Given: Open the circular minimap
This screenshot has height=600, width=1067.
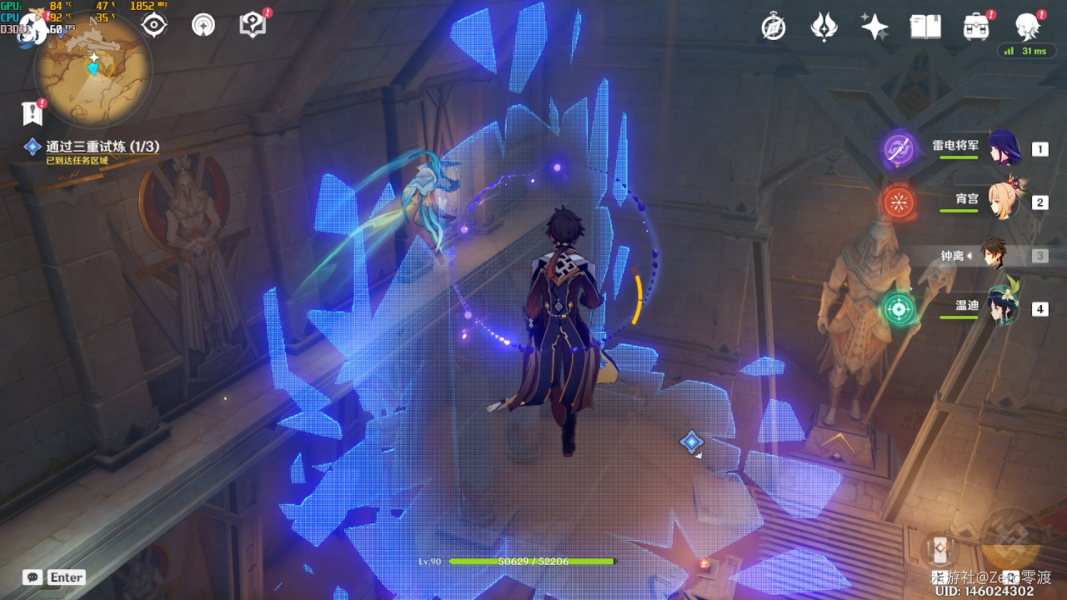Looking at the screenshot, I should coord(93,68).
